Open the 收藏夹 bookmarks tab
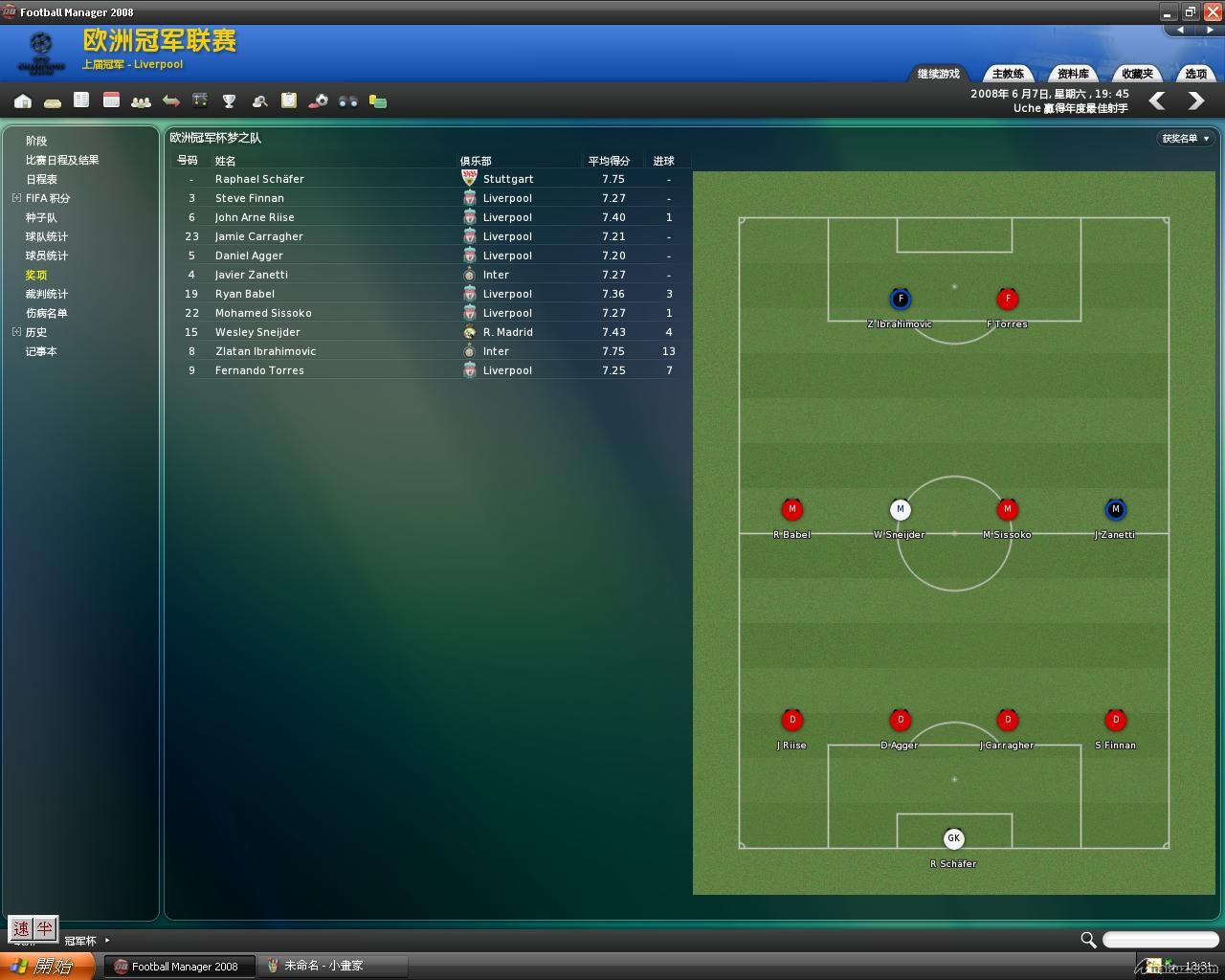This screenshot has height=980, width=1225. click(1137, 74)
